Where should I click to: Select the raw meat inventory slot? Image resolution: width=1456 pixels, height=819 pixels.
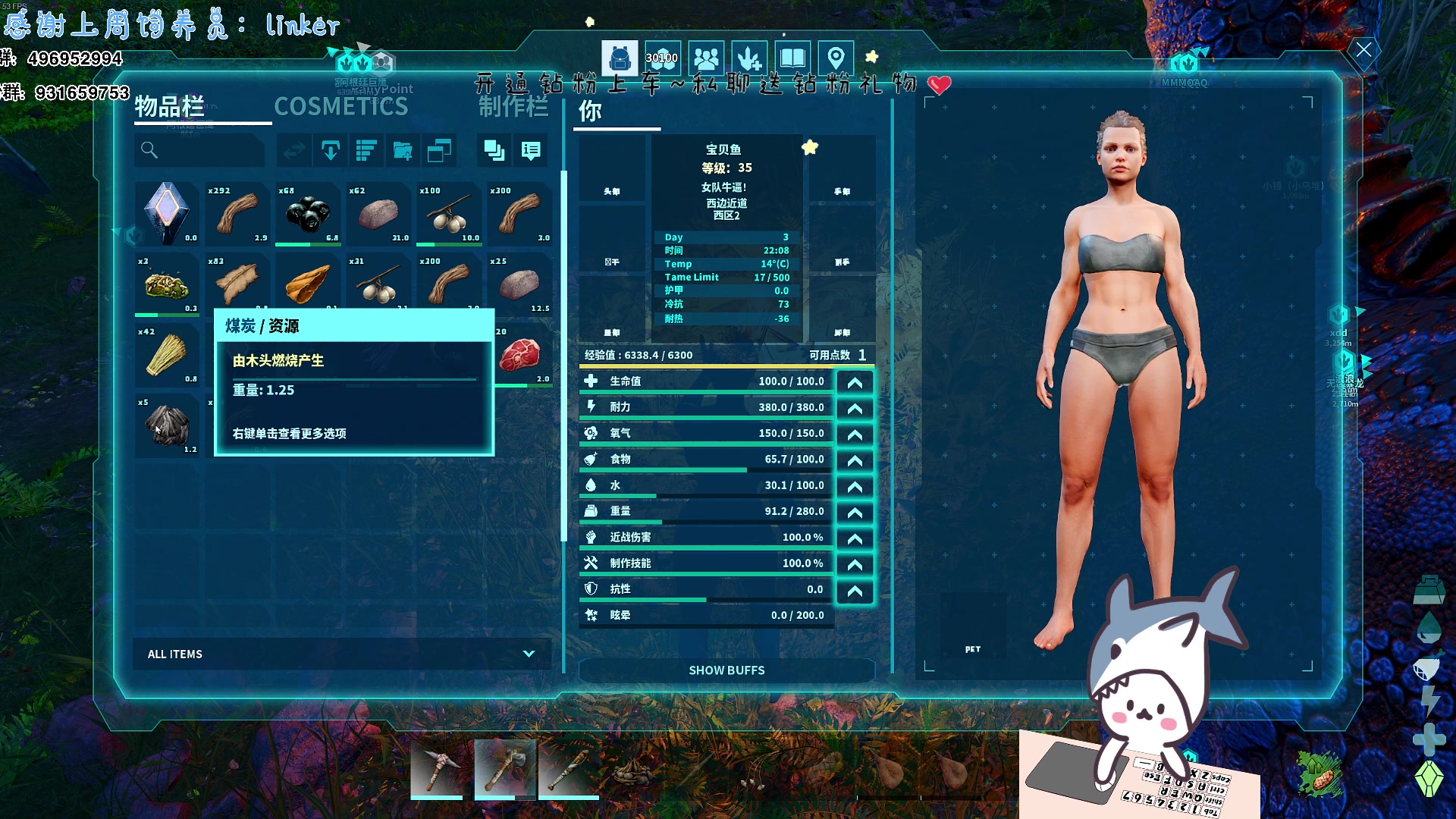pyautogui.click(x=520, y=354)
